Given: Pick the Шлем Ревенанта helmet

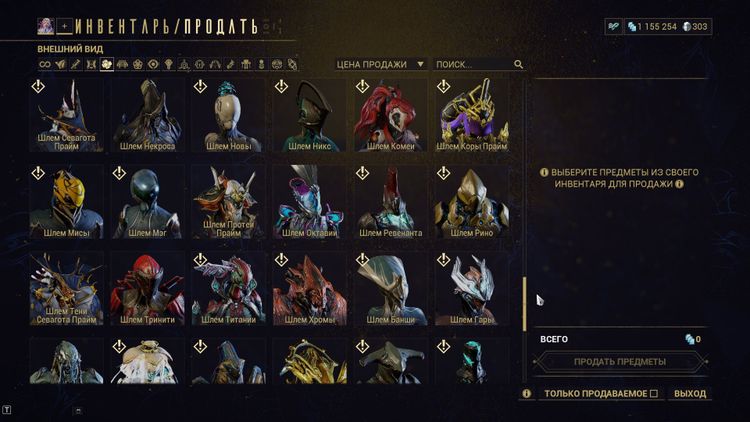Looking at the screenshot, I should (x=390, y=200).
